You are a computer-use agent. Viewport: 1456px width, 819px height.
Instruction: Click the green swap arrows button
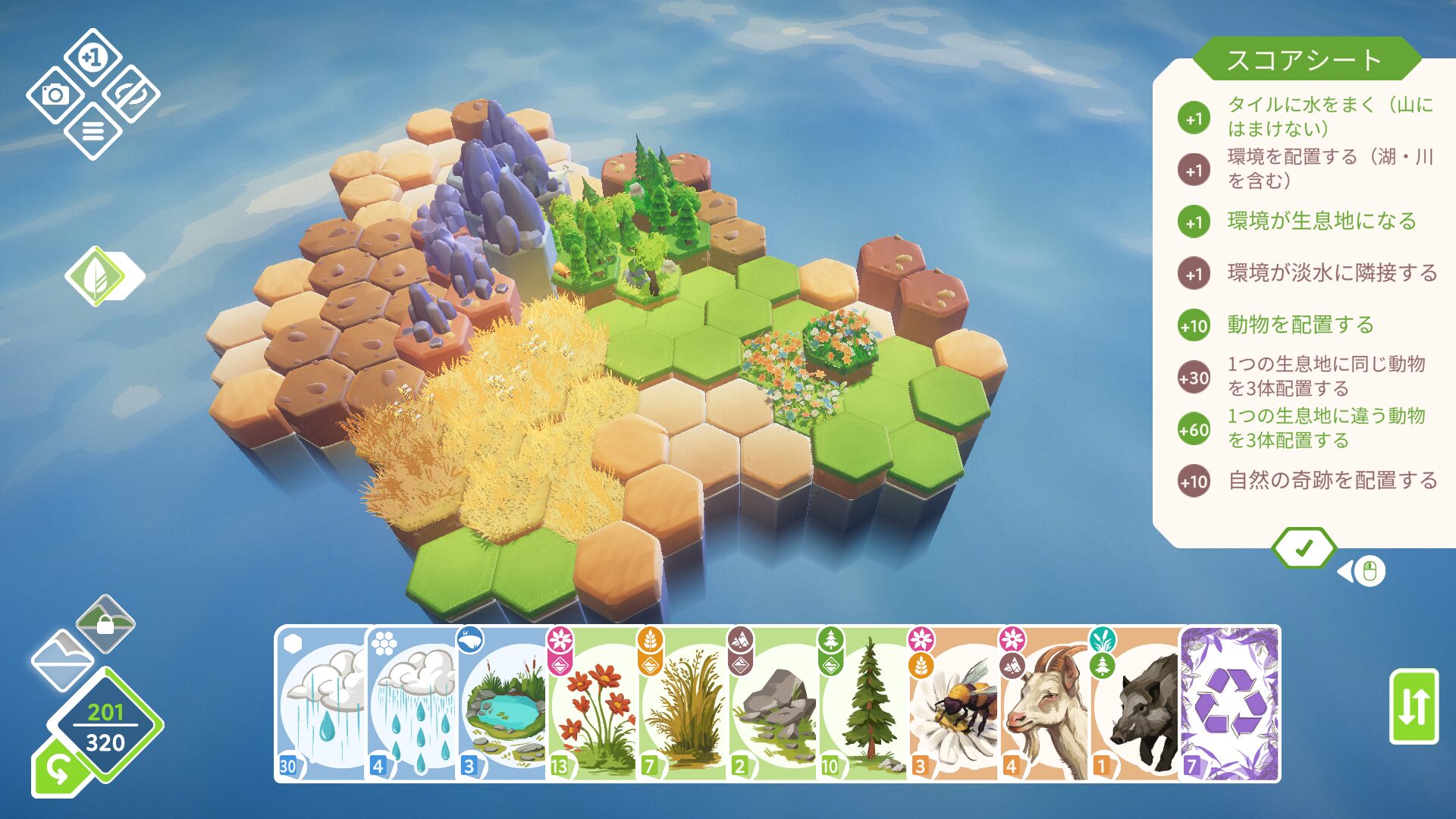click(1414, 706)
